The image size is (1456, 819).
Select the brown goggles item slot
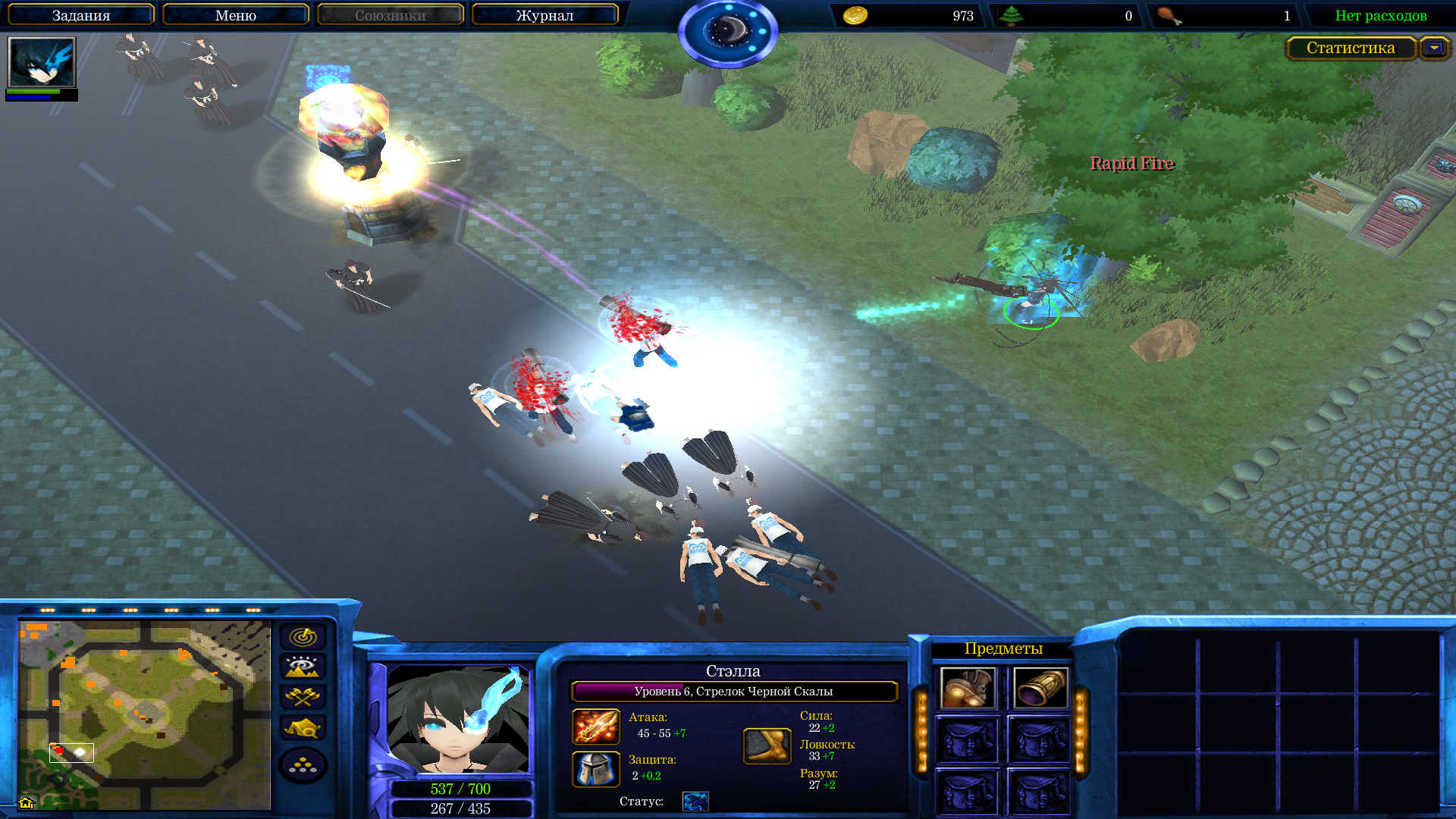tap(967, 689)
